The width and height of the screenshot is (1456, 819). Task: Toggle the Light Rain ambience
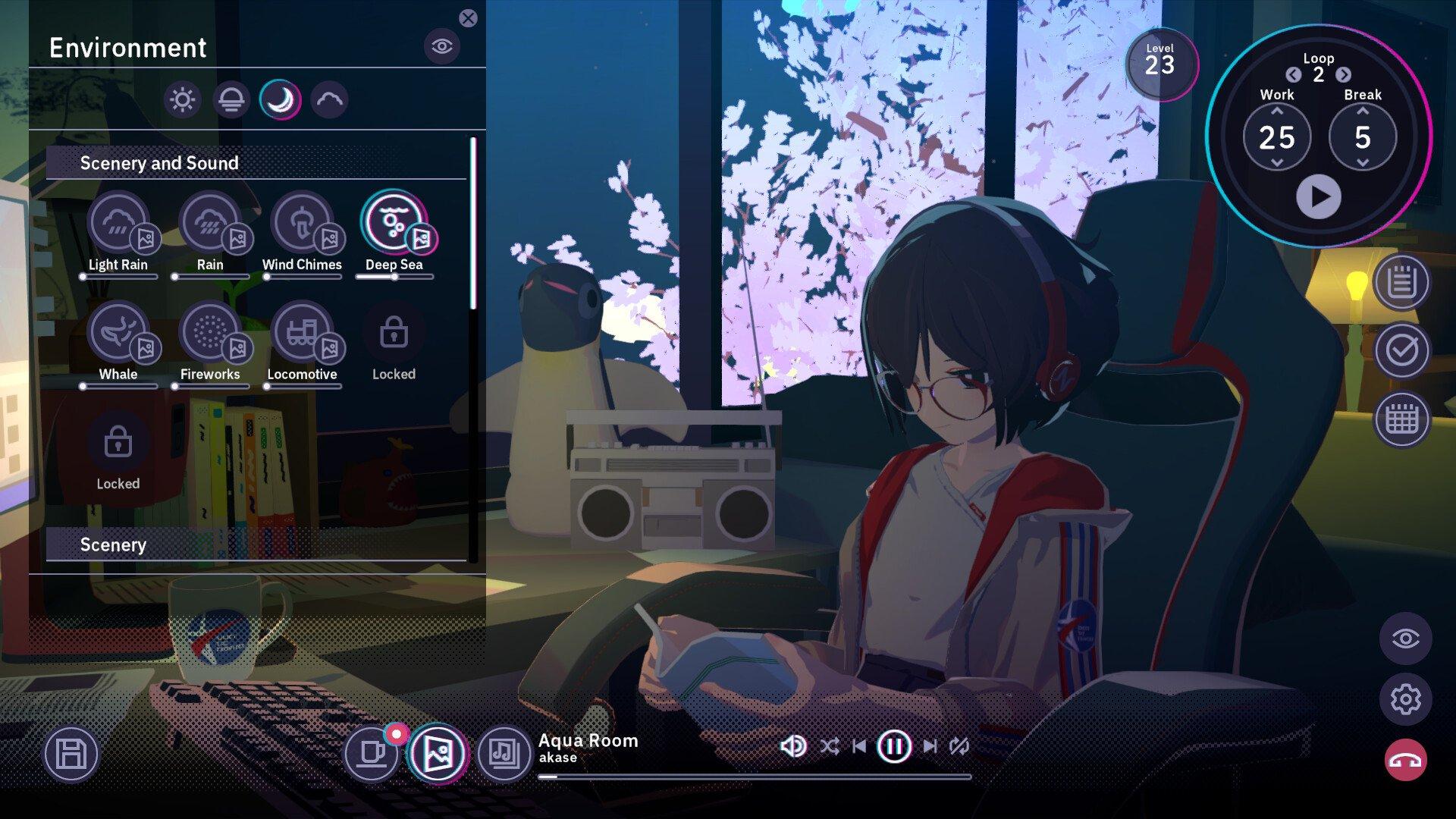pyautogui.click(x=118, y=222)
